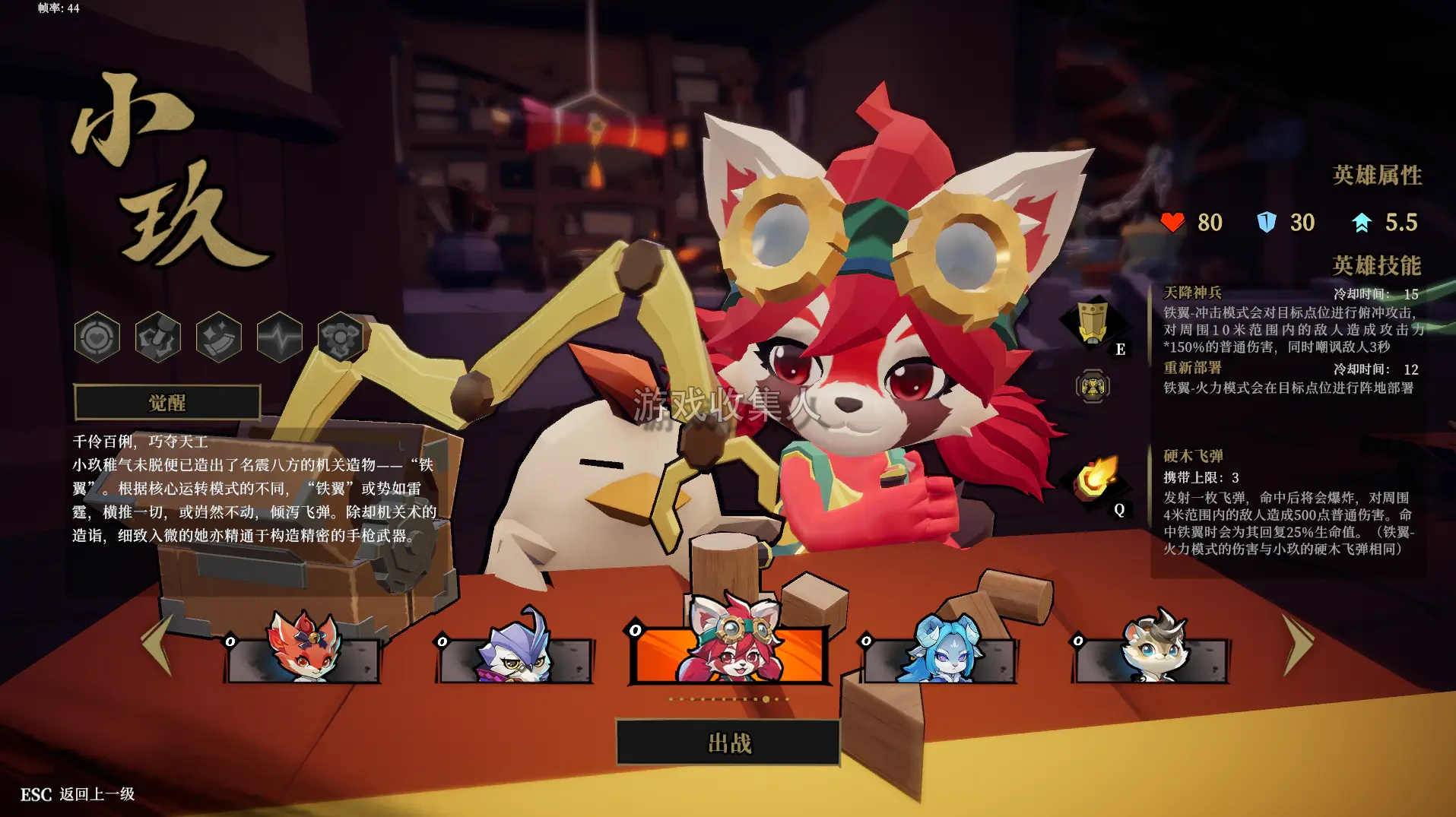
Task: Open the 觉醒 awakening tab
Action: (x=169, y=402)
